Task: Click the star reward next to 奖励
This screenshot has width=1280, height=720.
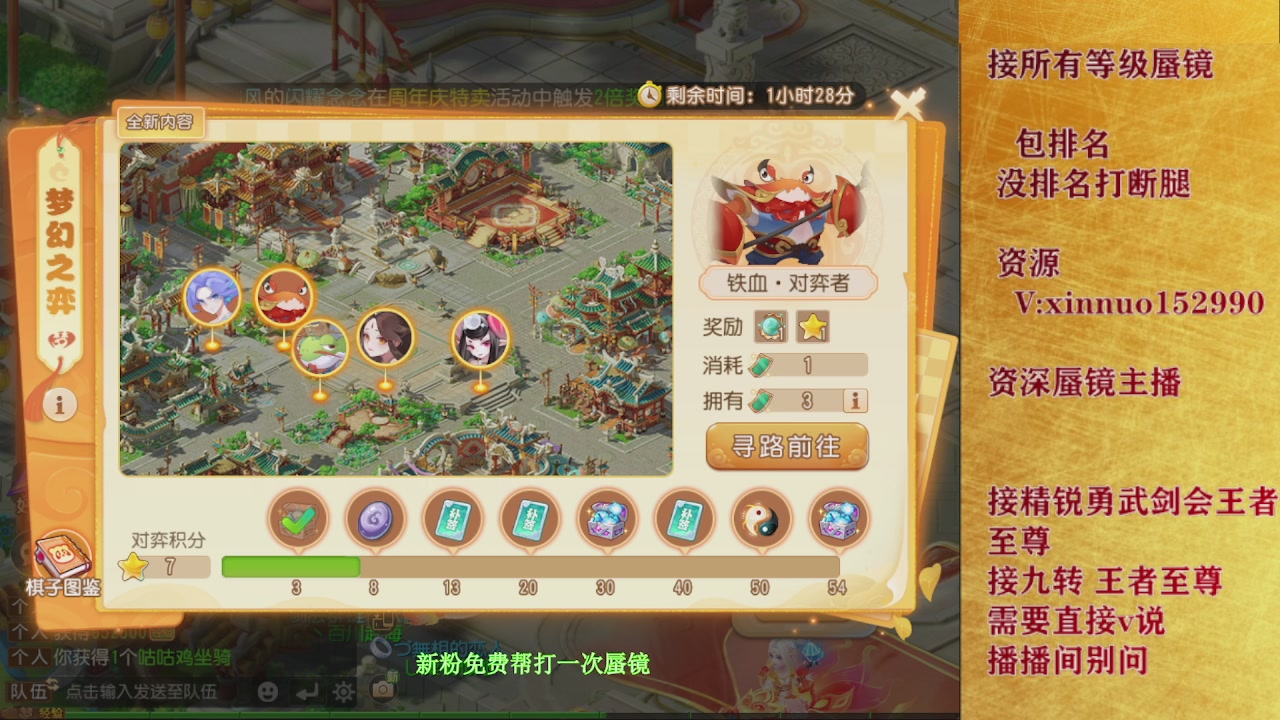Action: pos(815,325)
